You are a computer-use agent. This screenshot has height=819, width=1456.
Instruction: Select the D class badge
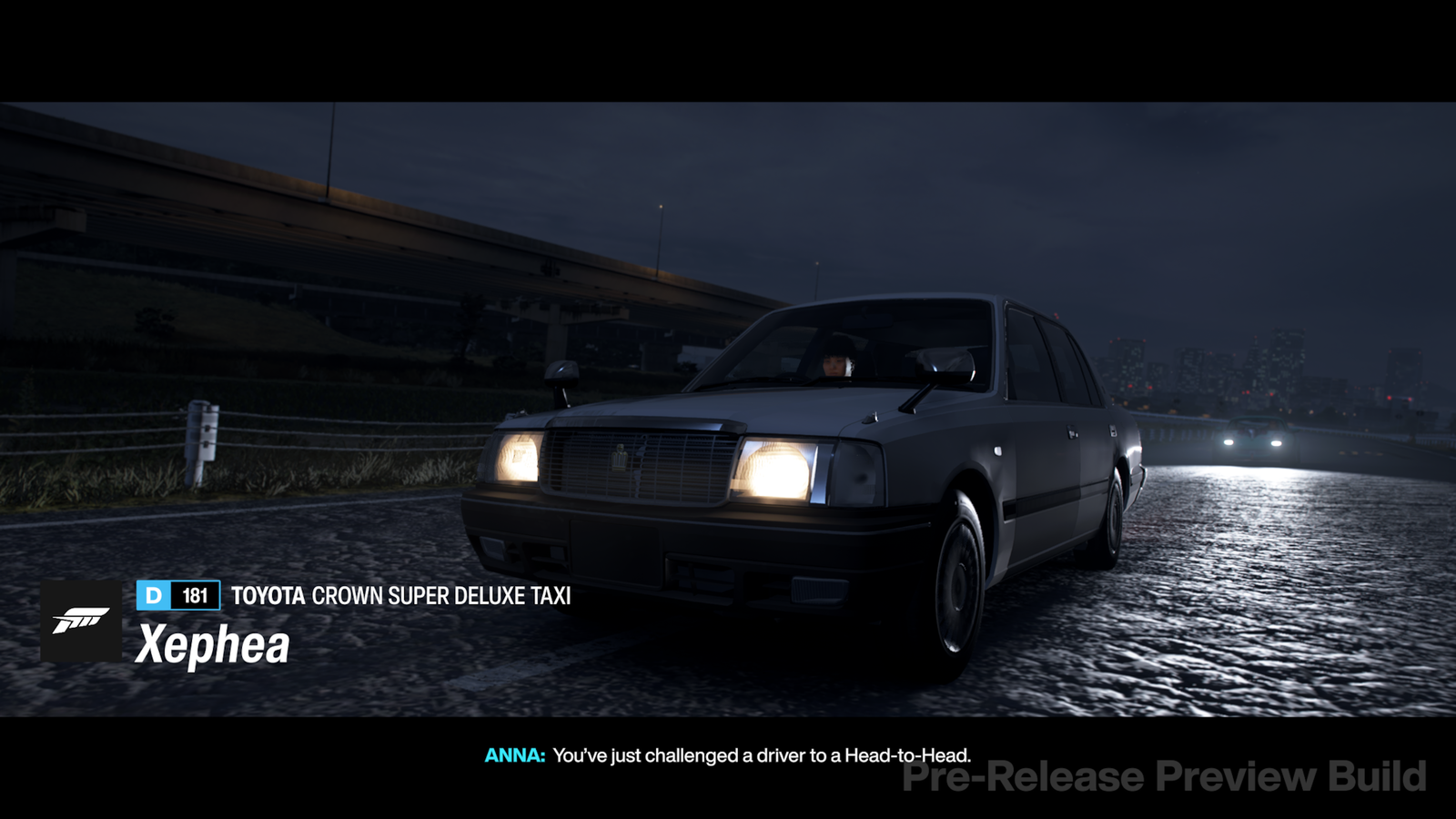click(x=151, y=598)
